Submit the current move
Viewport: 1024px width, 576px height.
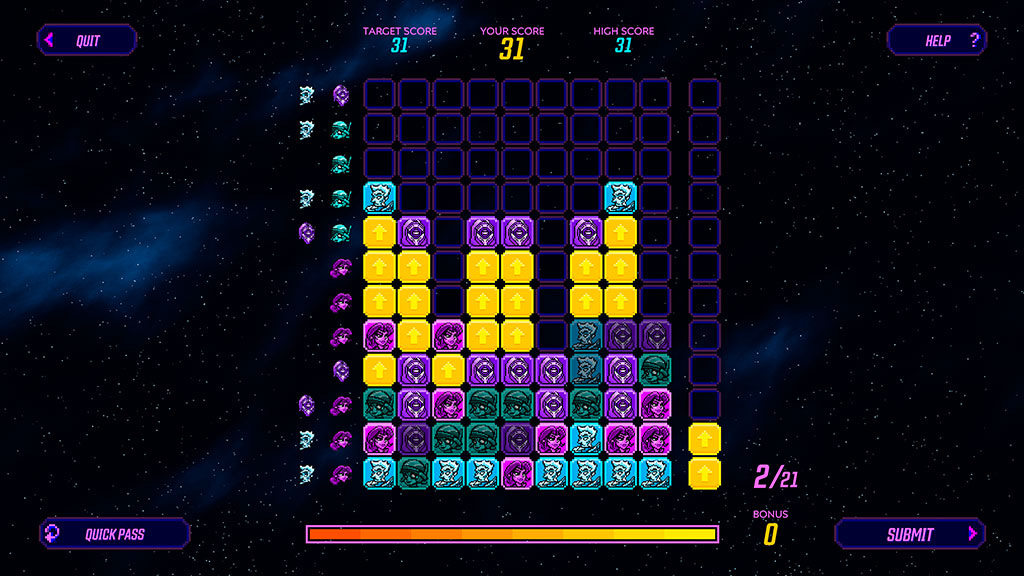coord(910,534)
